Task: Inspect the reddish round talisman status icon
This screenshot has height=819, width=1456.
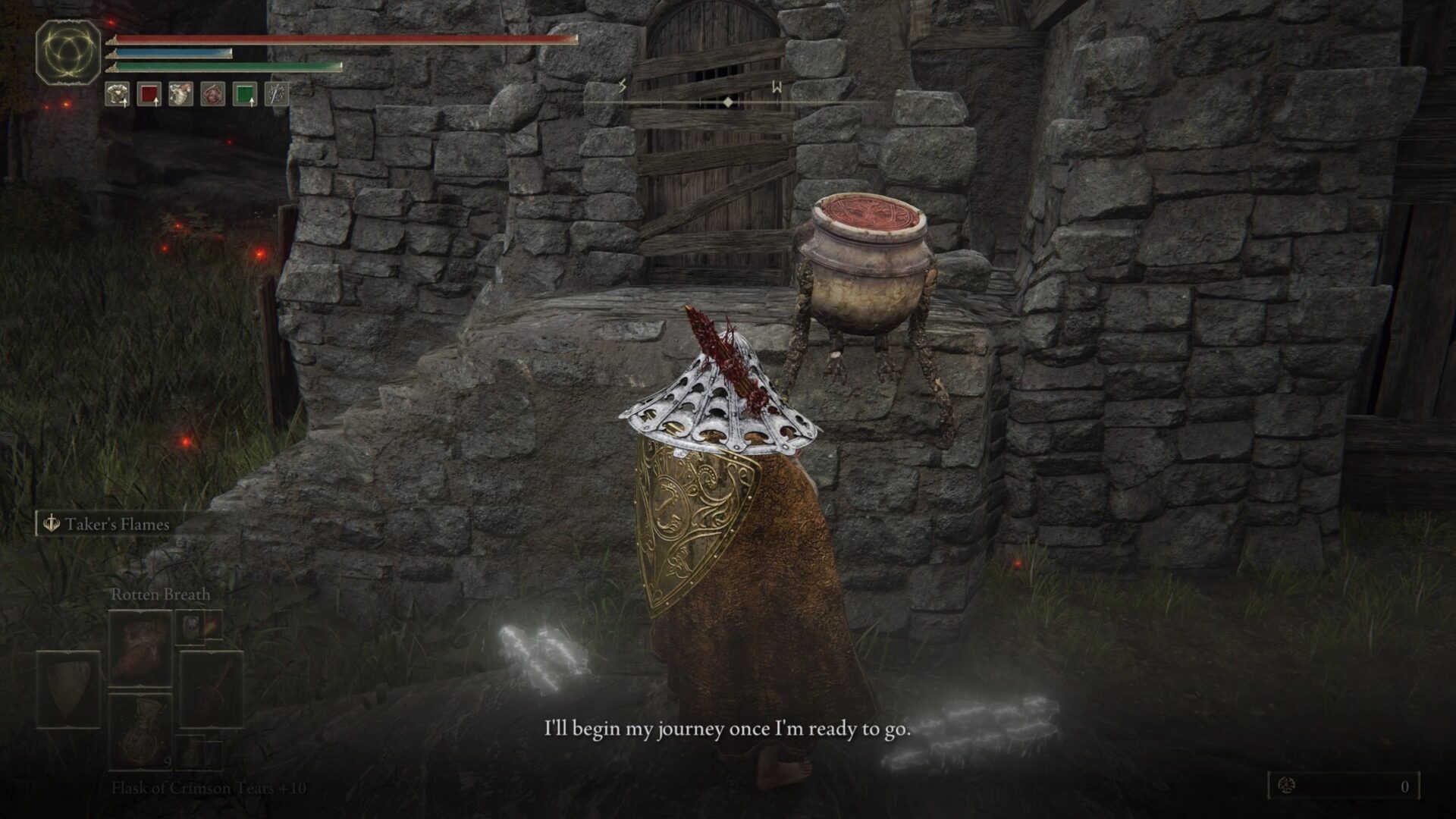Action: [x=212, y=94]
